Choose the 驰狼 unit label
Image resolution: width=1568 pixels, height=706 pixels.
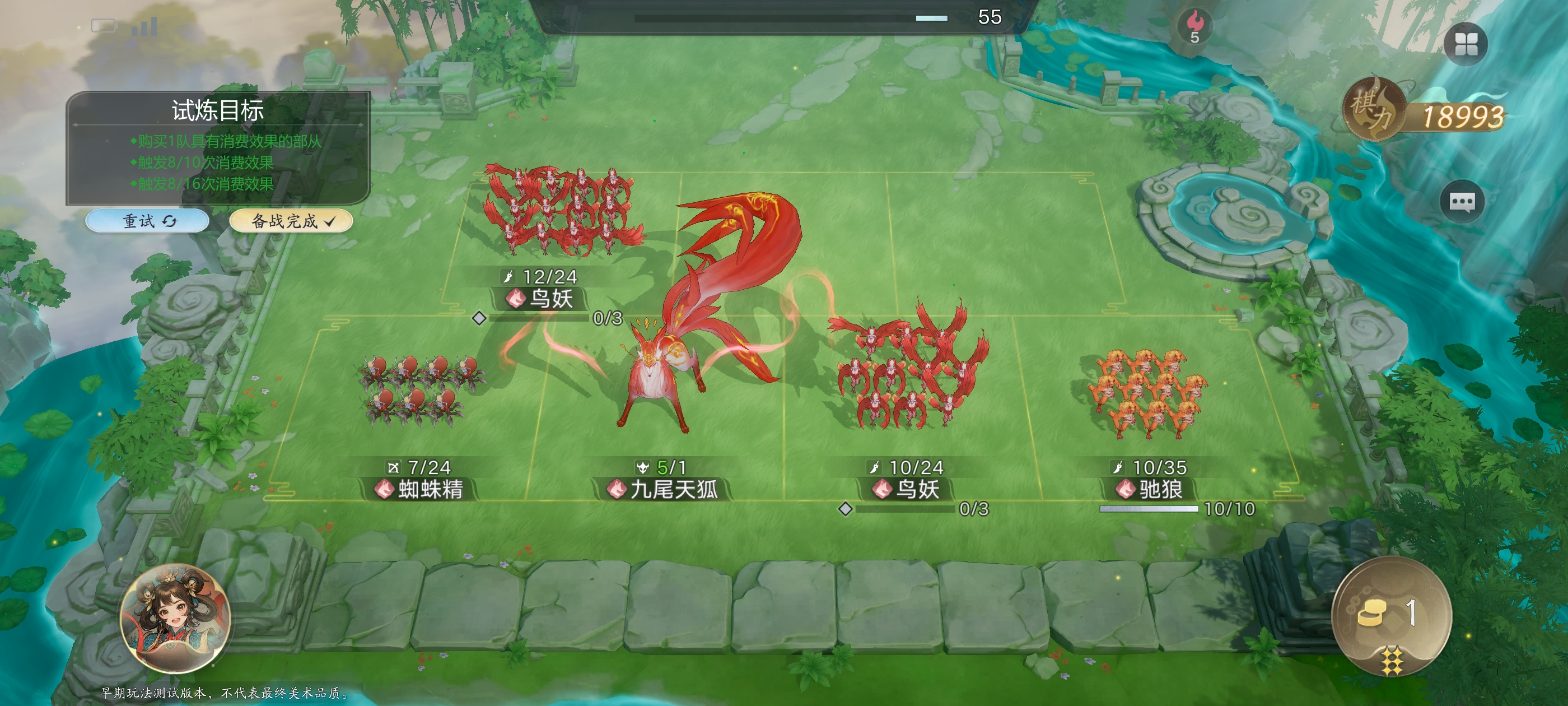click(1150, 489)
